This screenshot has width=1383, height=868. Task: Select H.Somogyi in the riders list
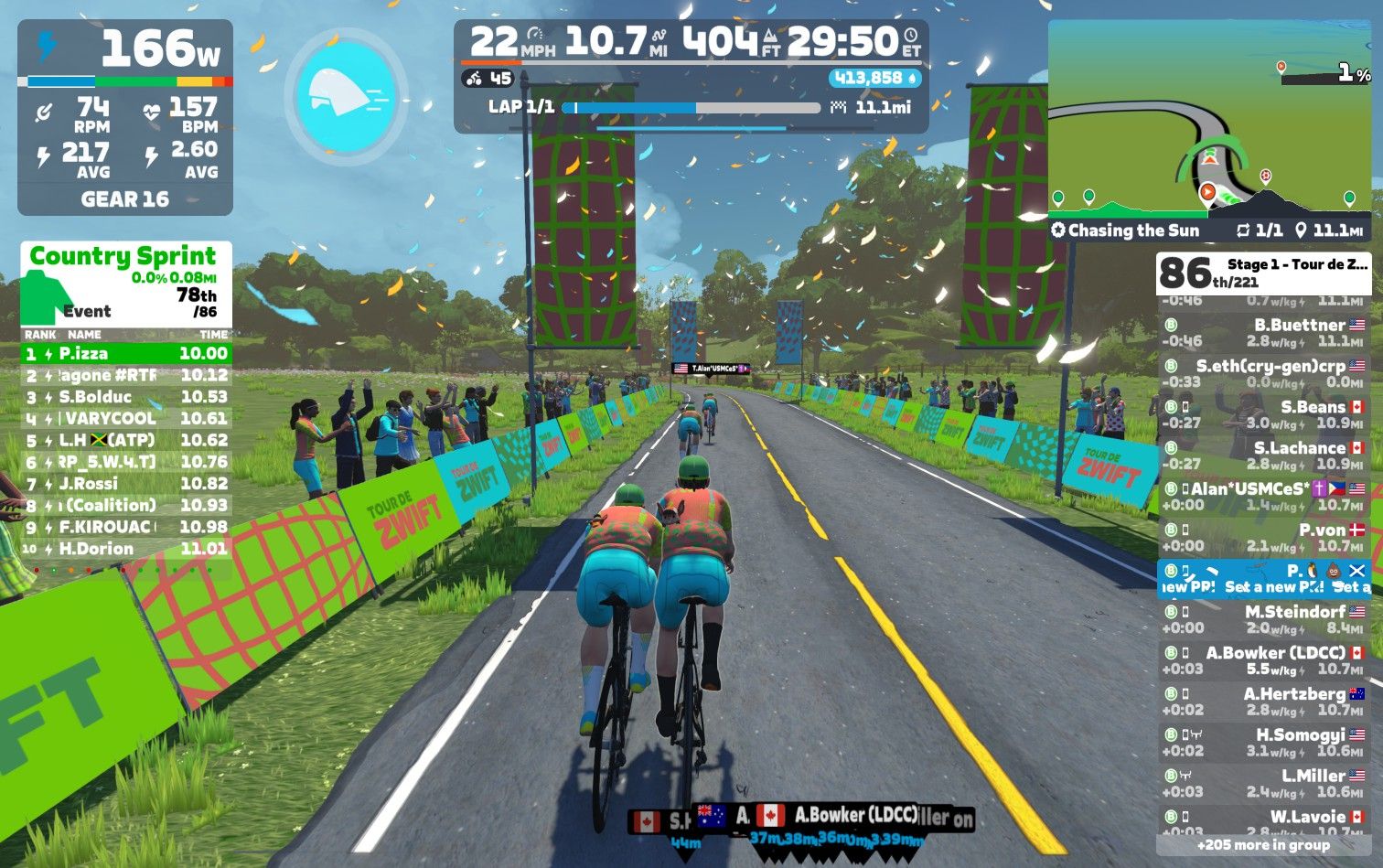point(1264,743)
